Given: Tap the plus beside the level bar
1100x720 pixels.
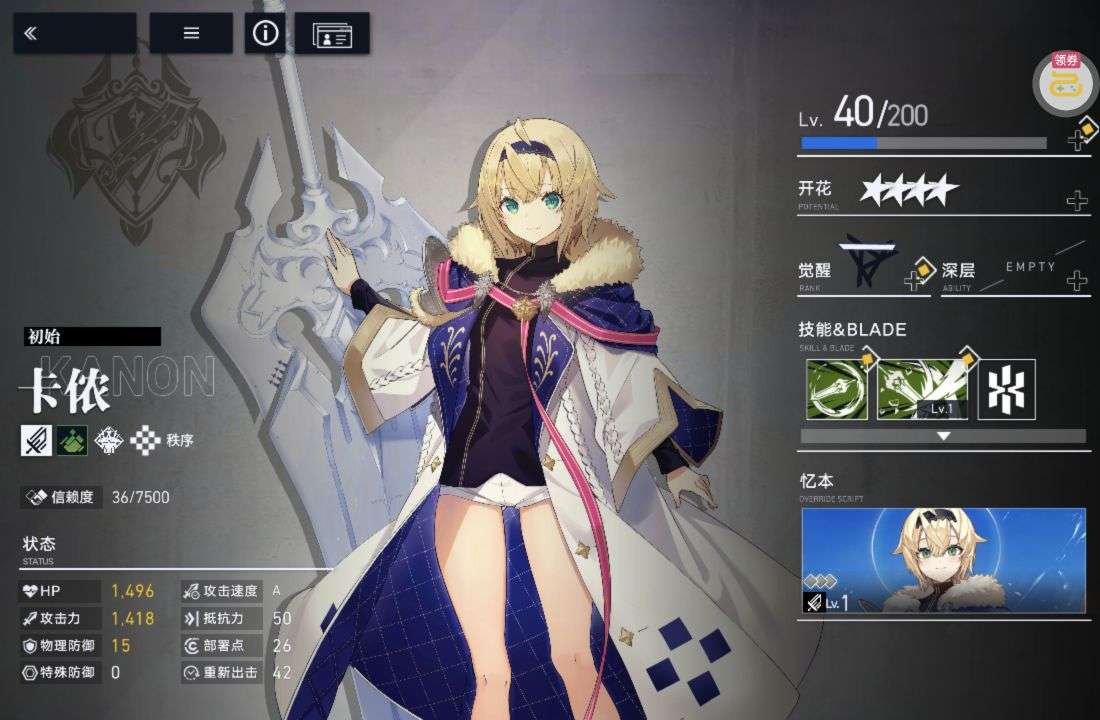Looking at the screenshot, I should click(1078, 137).
